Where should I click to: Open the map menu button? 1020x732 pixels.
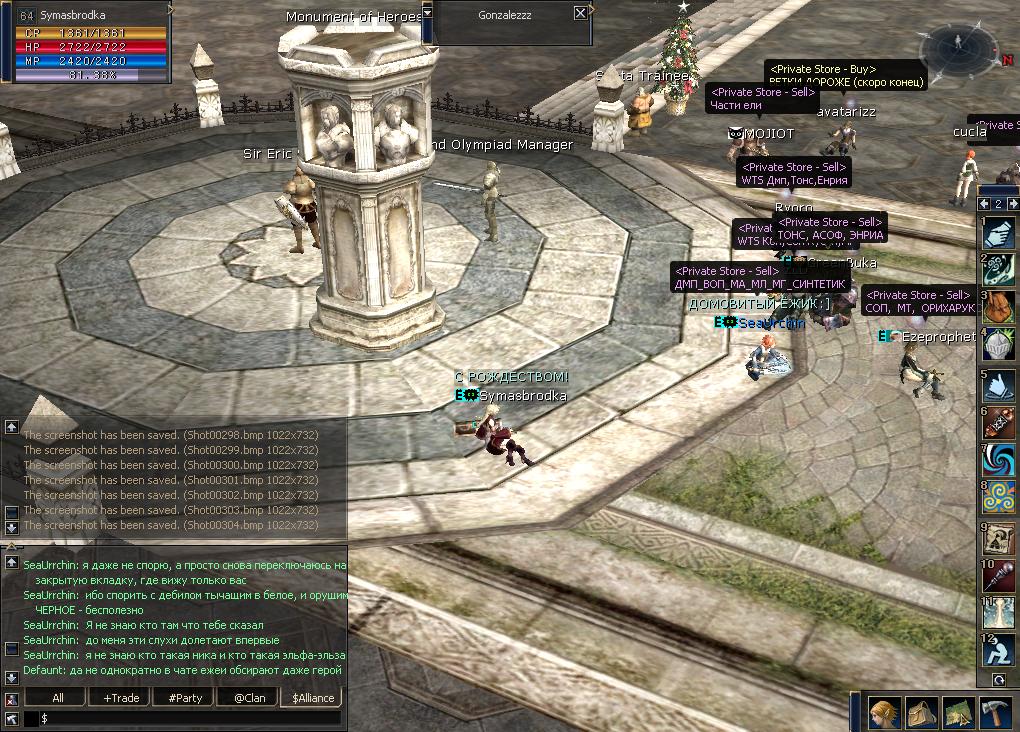tap(958, 711)
